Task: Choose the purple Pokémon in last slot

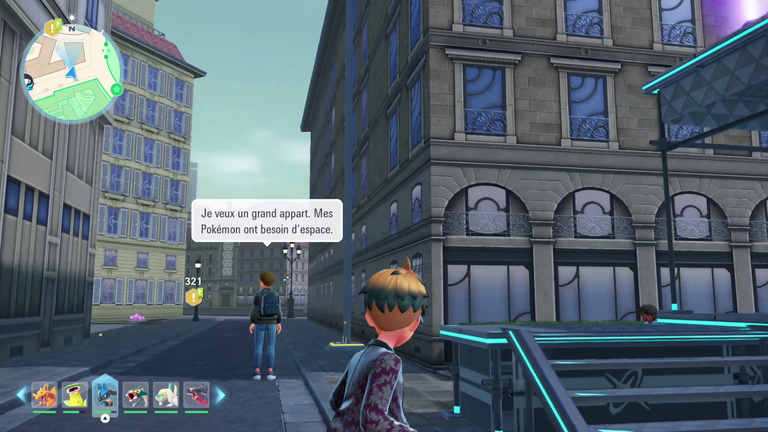Action: [x=196, y=396]
